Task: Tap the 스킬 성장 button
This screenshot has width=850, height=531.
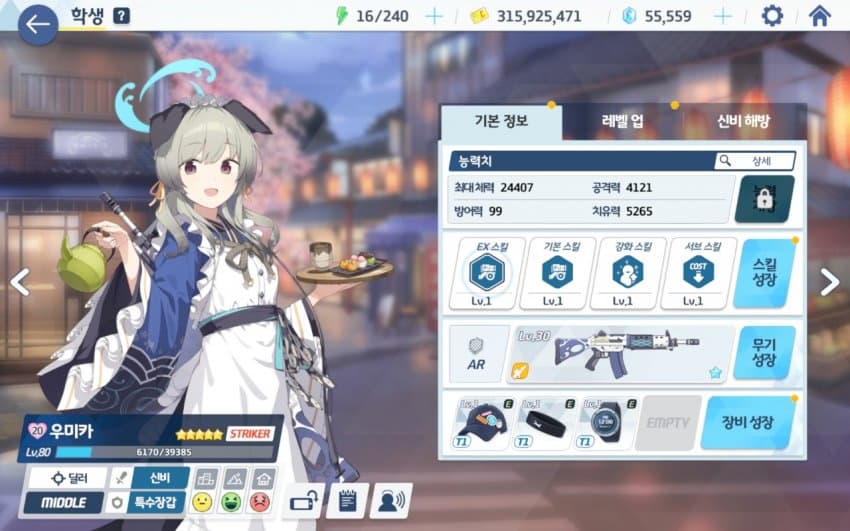Action: [x=763, y=273]
